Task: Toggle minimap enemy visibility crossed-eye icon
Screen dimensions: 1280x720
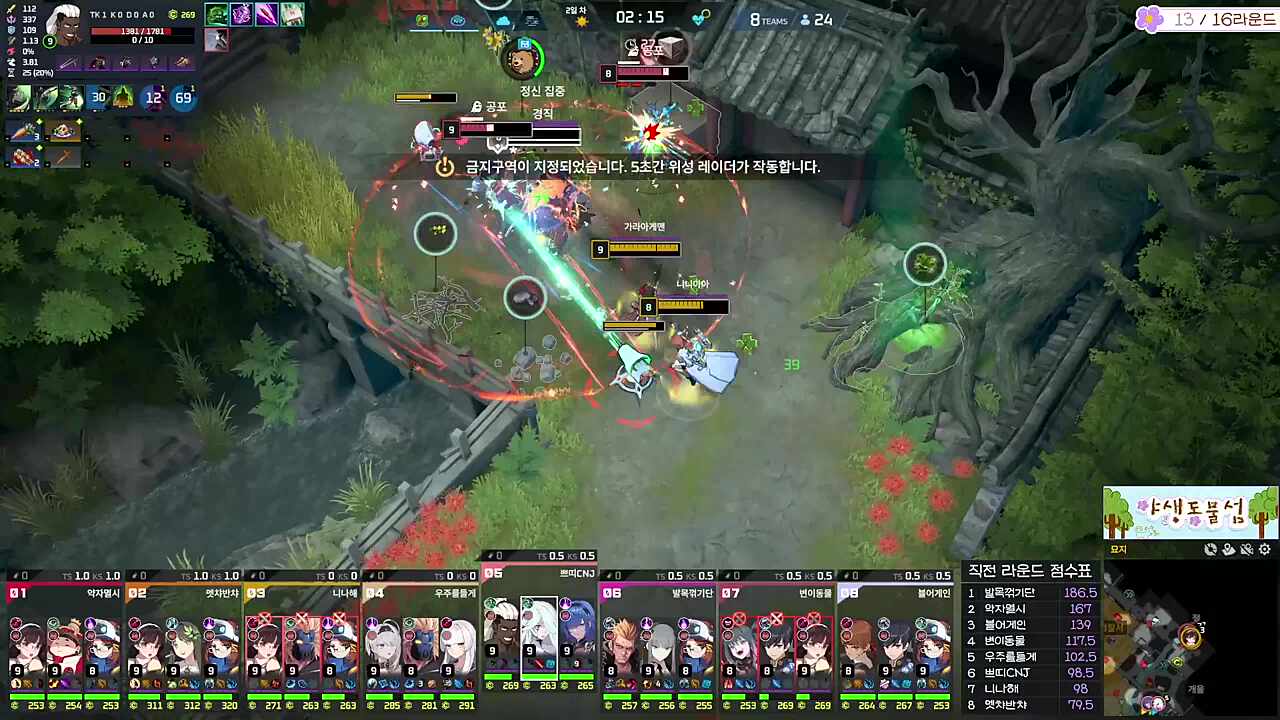Action: click(1246, 550)
